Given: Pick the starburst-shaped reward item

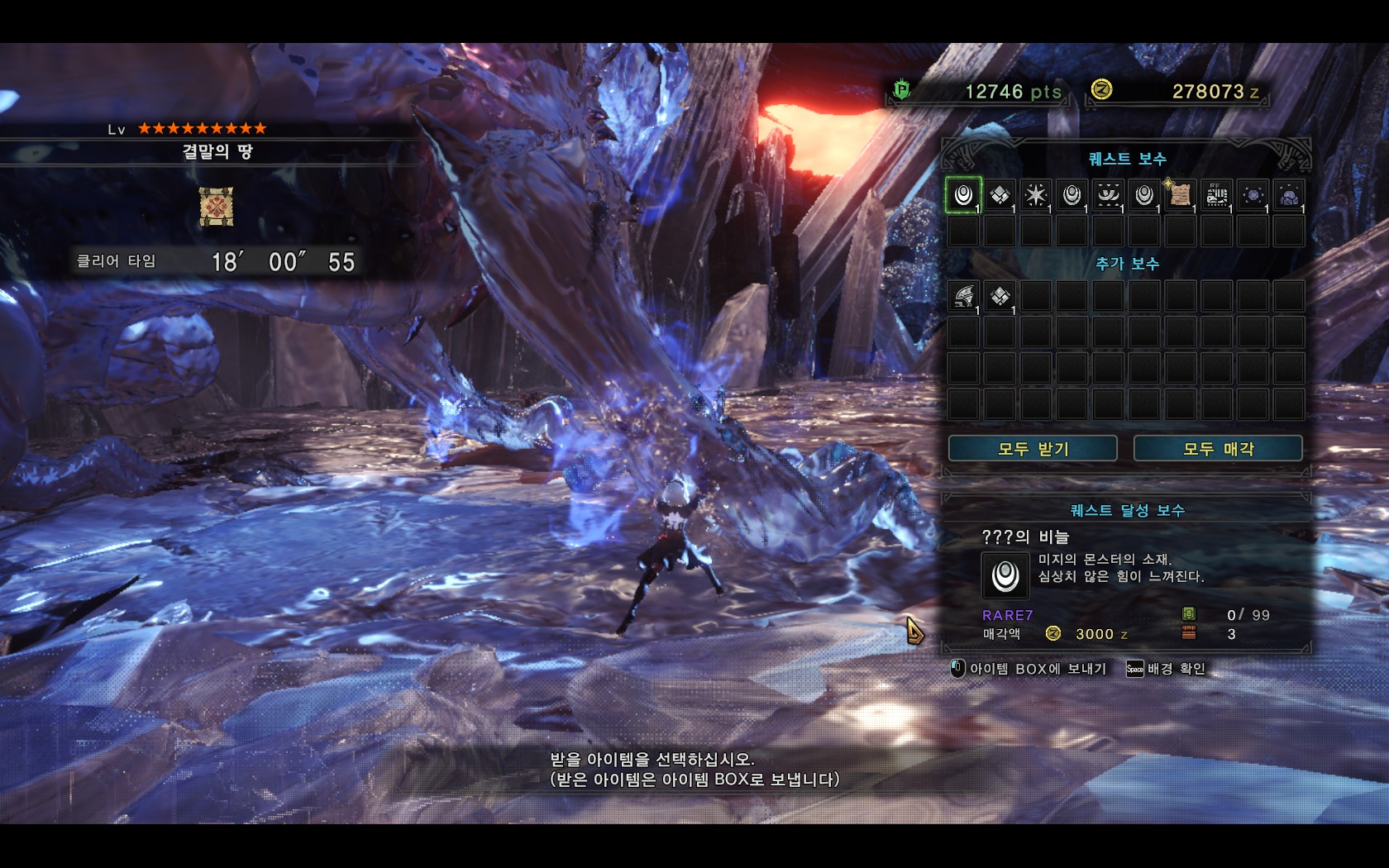Looking at the screenshot, I should [1035, 195].
